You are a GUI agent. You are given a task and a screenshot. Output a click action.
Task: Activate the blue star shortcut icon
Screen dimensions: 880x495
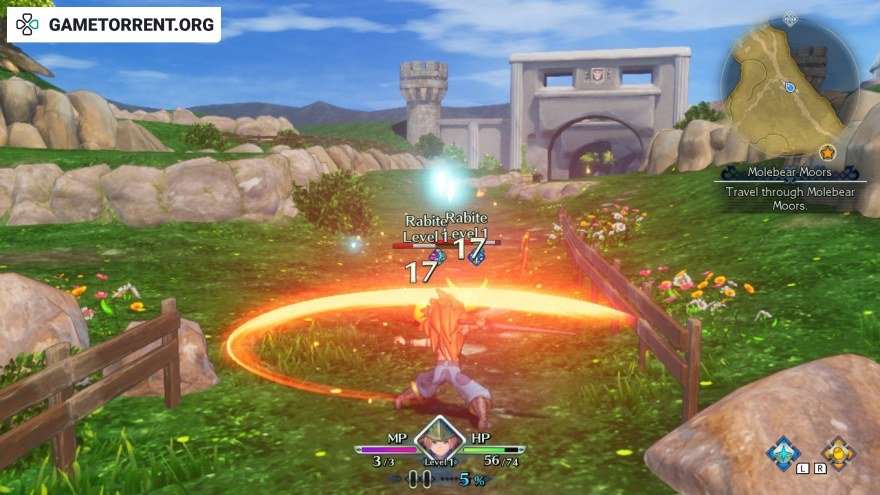pos(783,453)
